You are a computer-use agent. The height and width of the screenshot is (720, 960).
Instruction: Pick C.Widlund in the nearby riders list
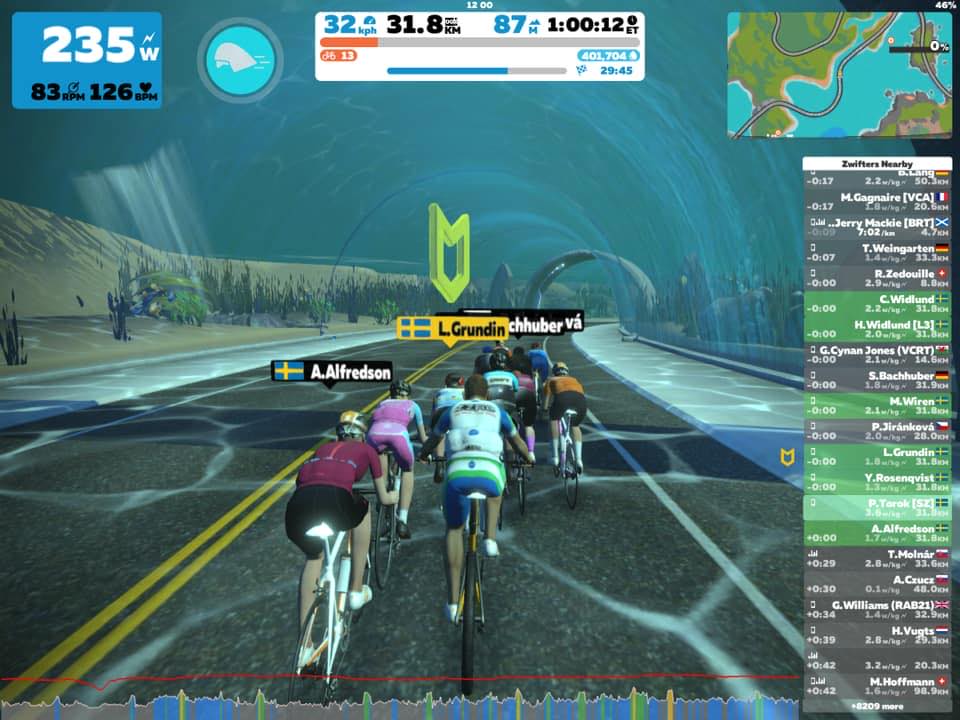(x=876, y=304)
